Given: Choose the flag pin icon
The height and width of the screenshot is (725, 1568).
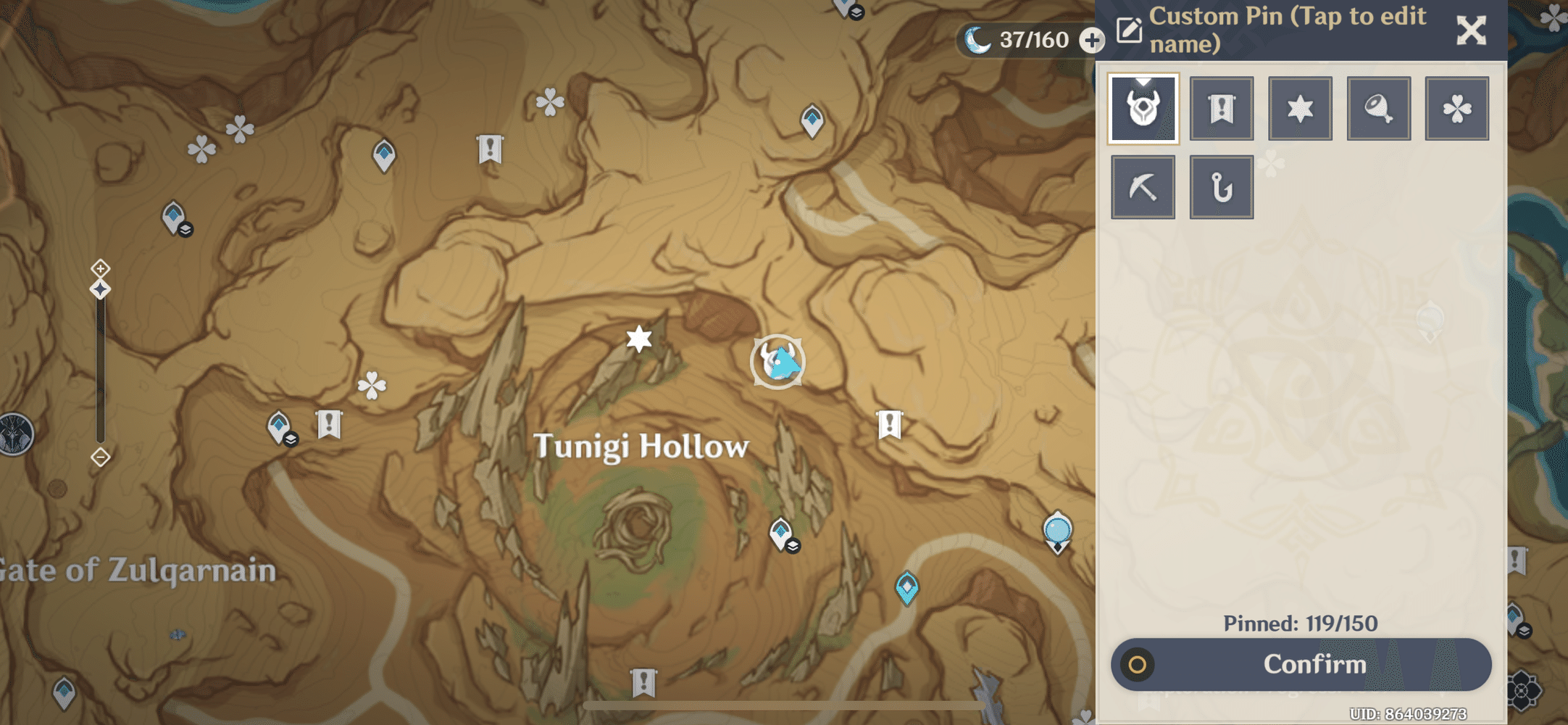Looking at the screenshot, I should tap(1222, 107).
